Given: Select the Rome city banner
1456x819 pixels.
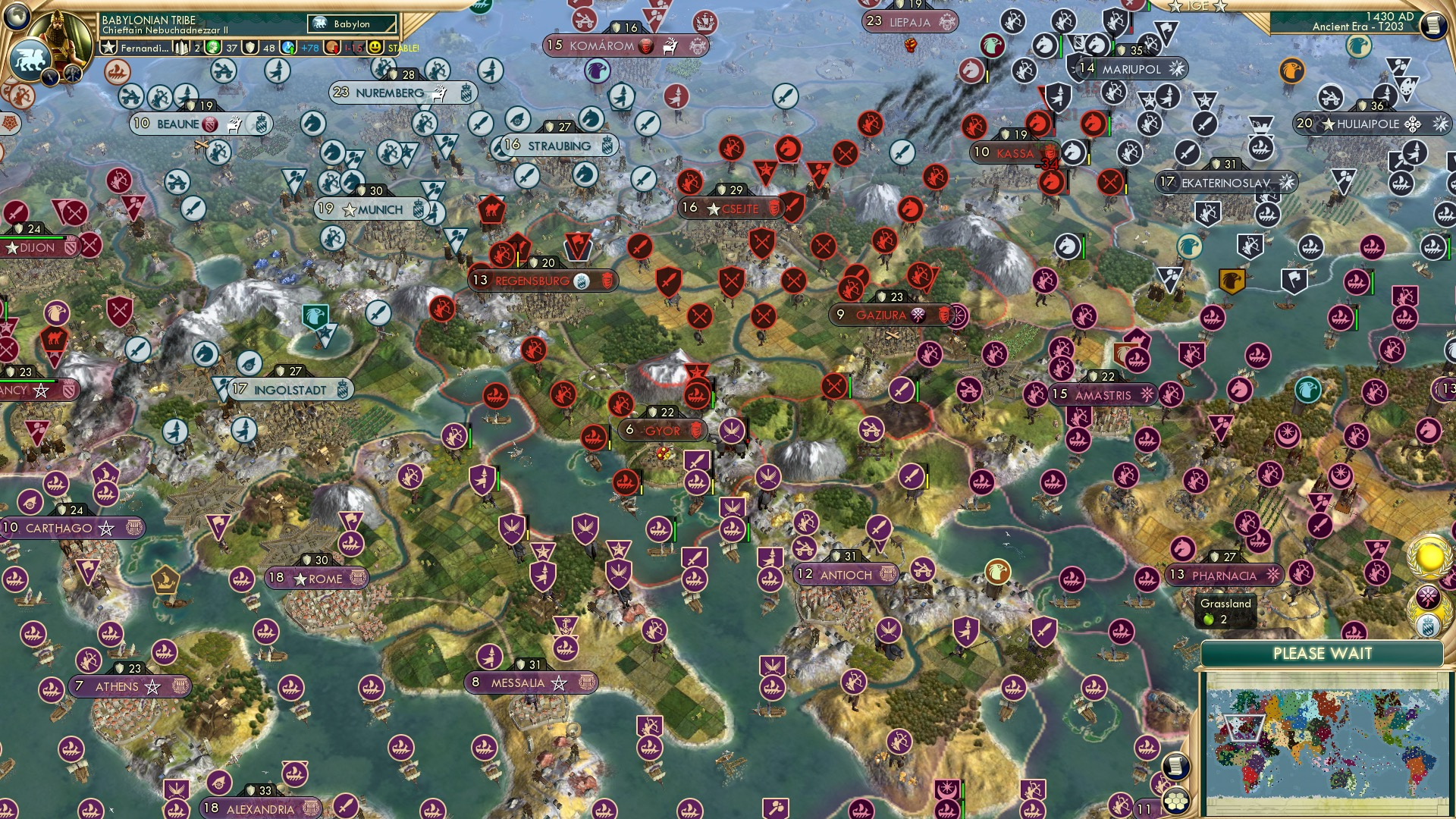Looking at the screenshot, I should click(x=318, y=577).
